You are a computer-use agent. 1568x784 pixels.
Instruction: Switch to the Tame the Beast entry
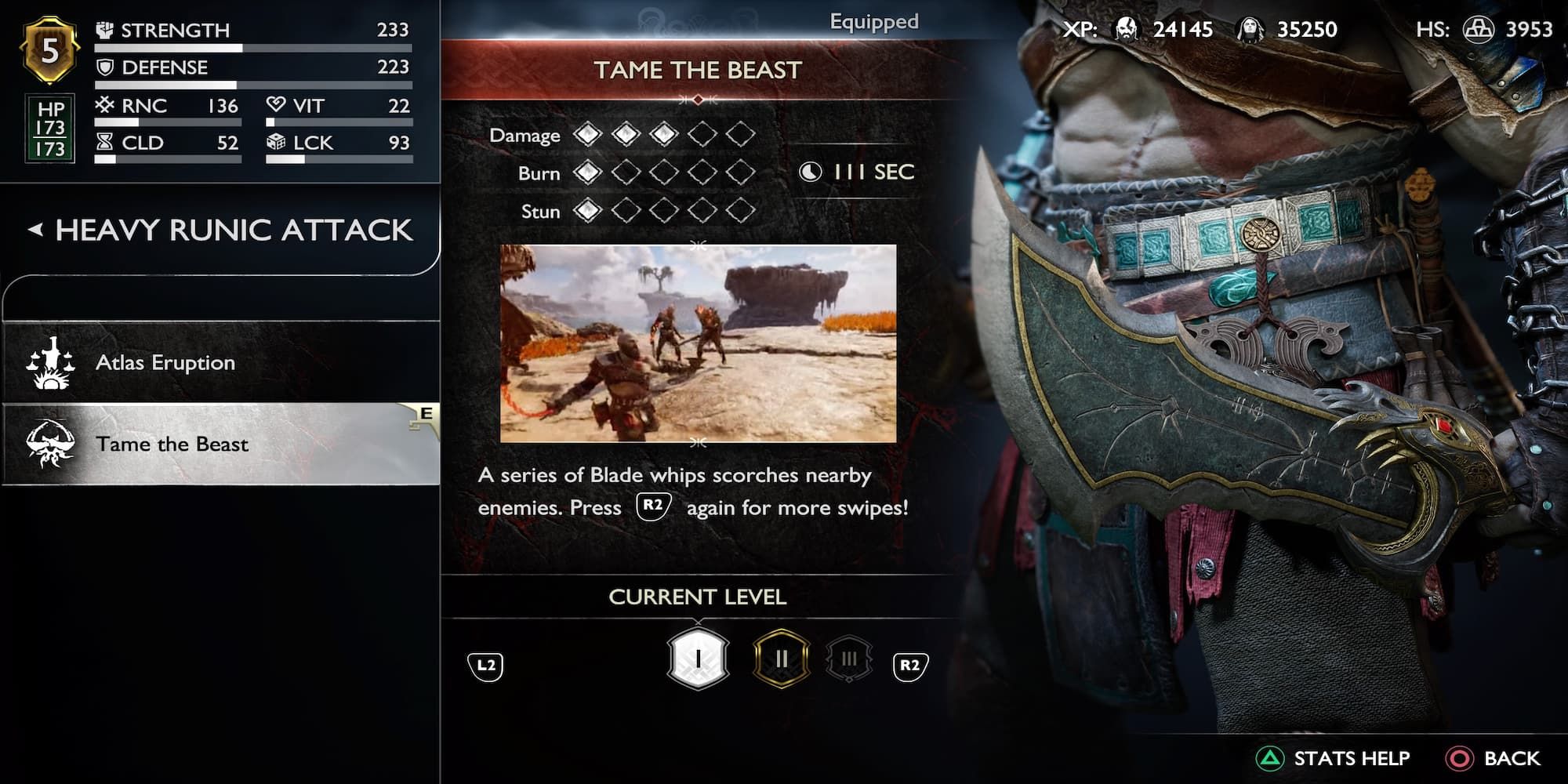pyautogui.click(x=174, y=444)
